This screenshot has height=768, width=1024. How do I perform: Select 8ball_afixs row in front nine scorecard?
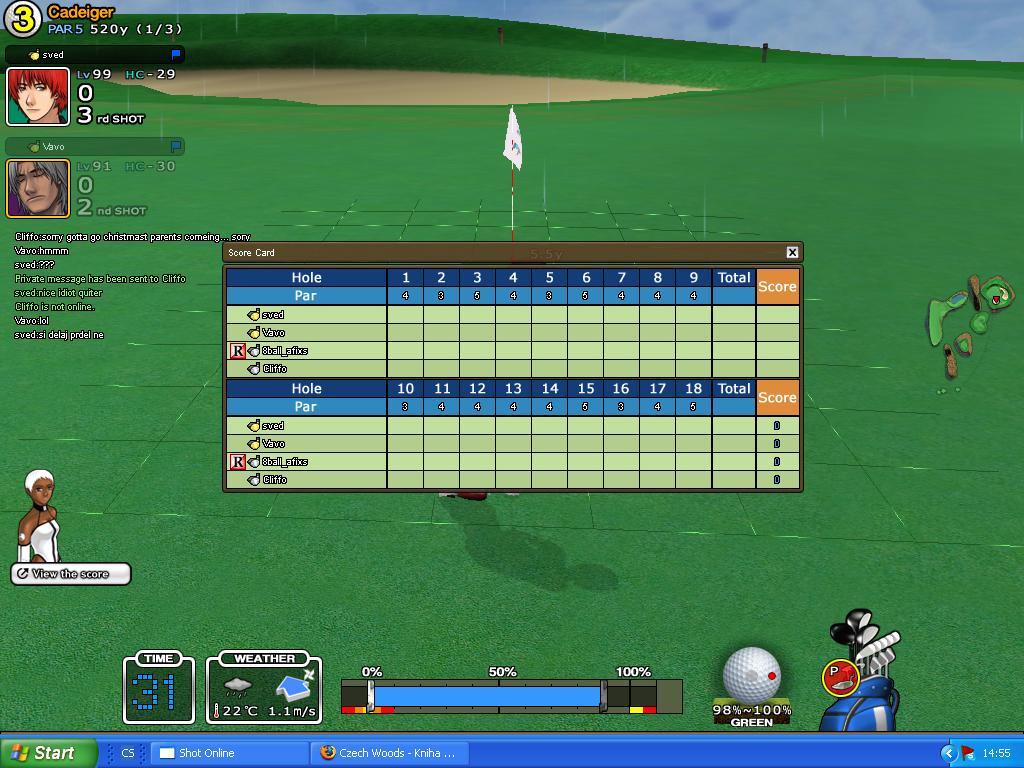click(x=285, y=351)
